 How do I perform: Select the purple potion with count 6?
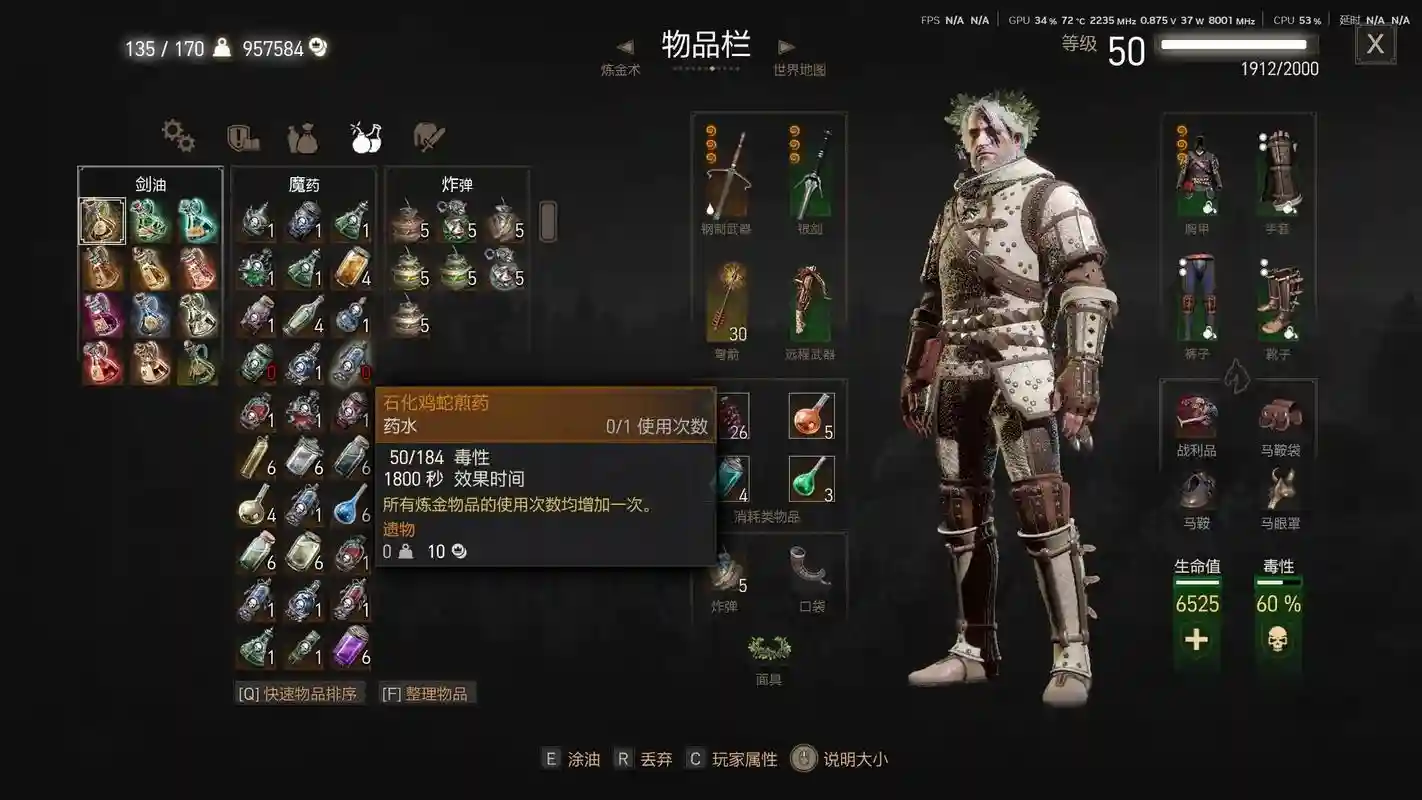(x=352, y=645)
